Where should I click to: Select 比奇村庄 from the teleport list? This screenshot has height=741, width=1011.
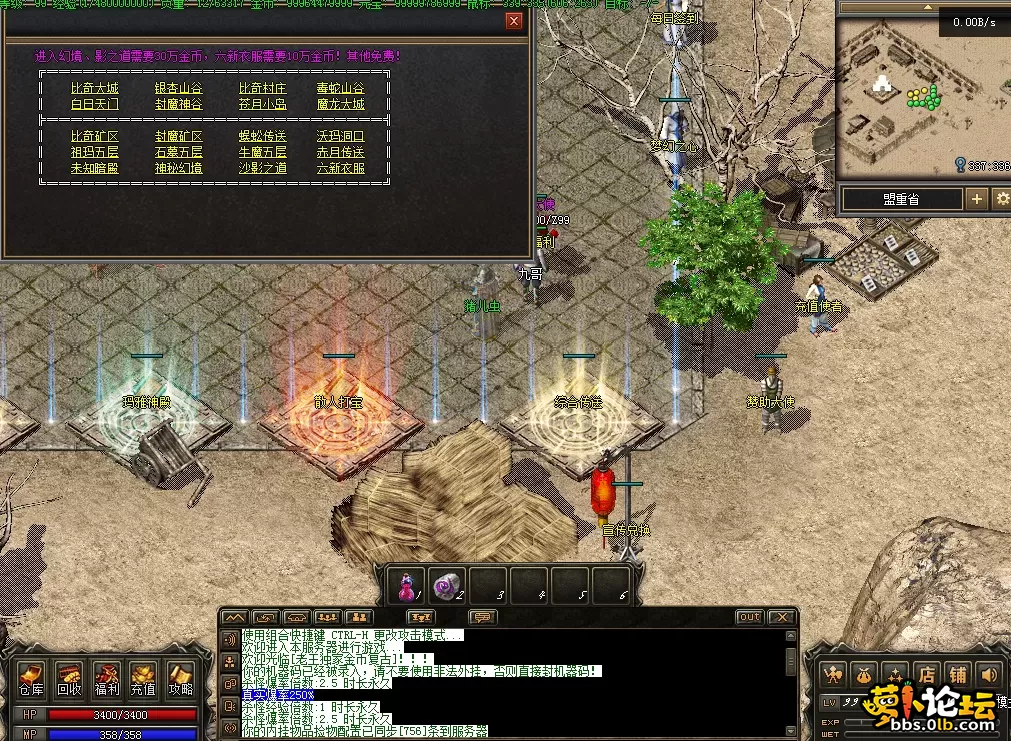pyautogui.click(x=262, y=88)
